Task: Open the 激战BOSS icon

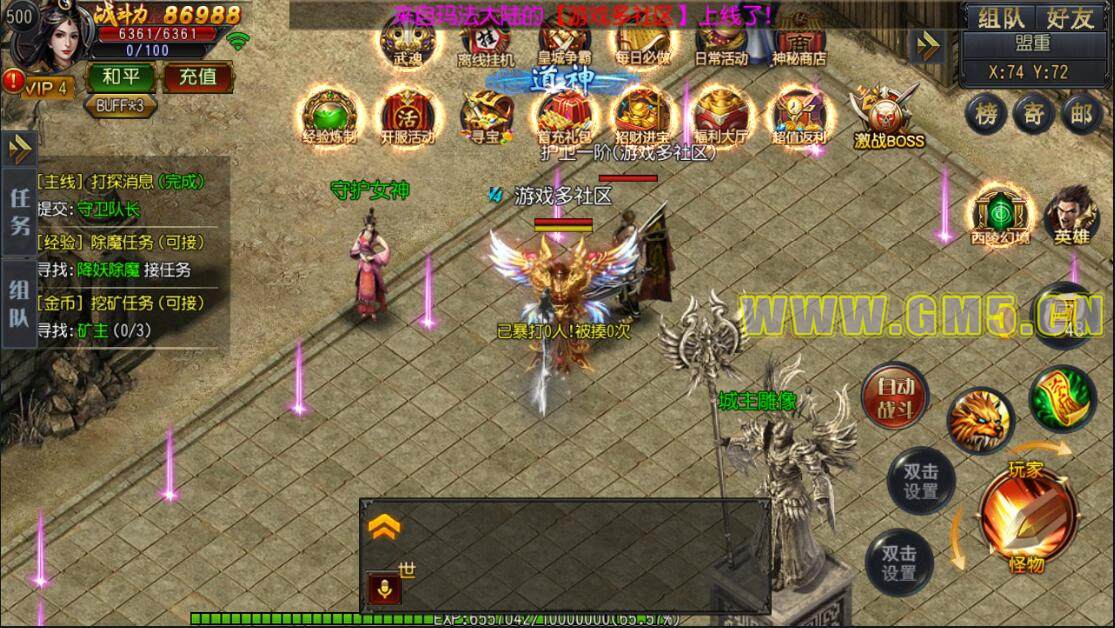Action: [886, 115]
